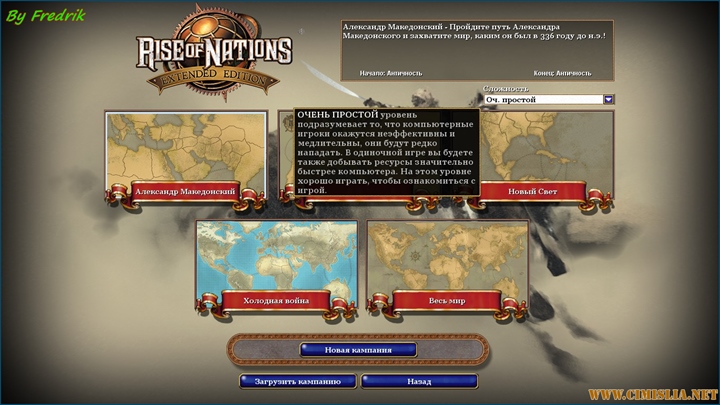
Task: Click the Загрузить кампанию button
Action: pos(297,381)
